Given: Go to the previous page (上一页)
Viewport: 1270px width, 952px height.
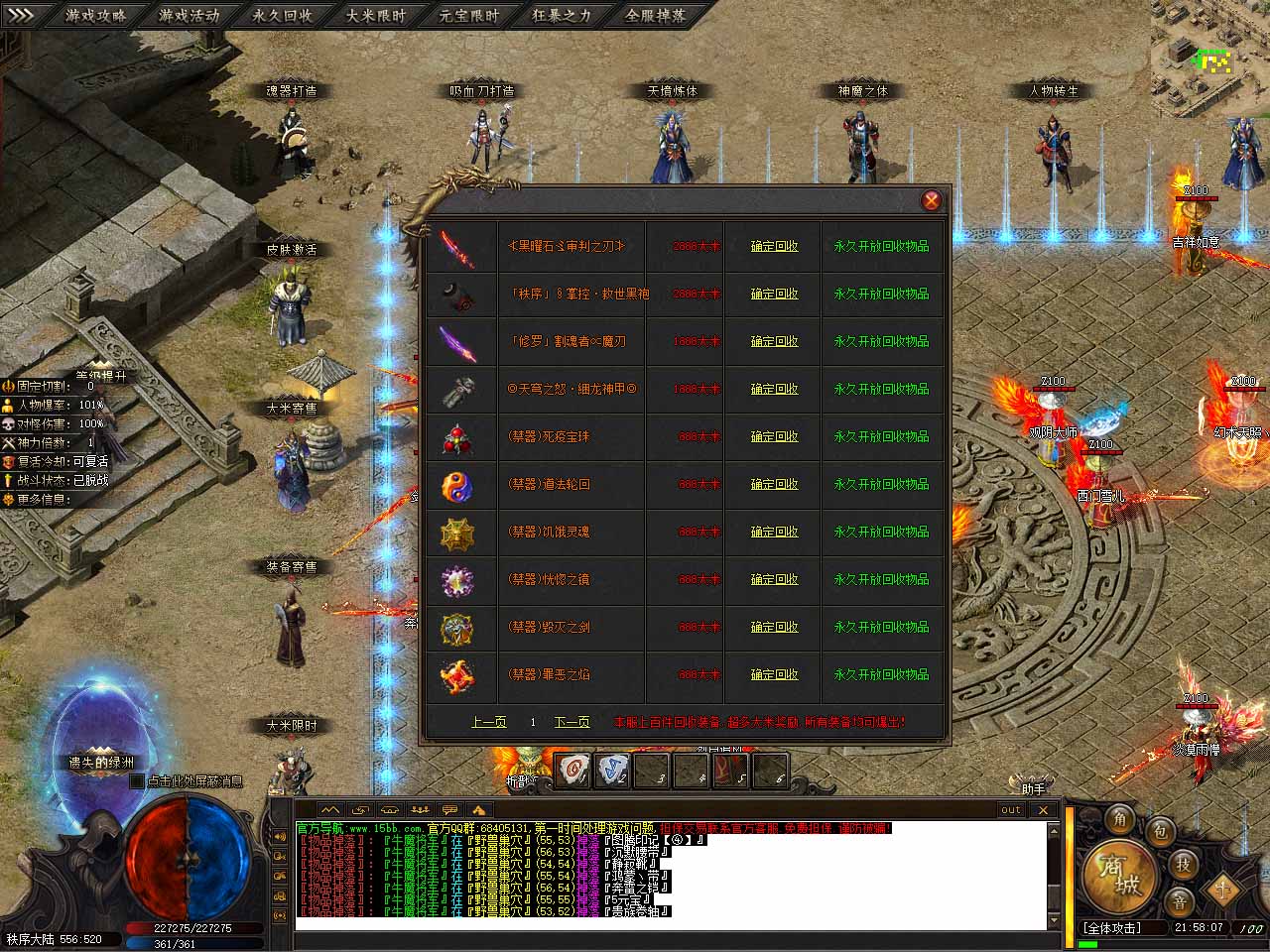Looking at the screenshot, I should pyautogui.click(x=488, y=722).
